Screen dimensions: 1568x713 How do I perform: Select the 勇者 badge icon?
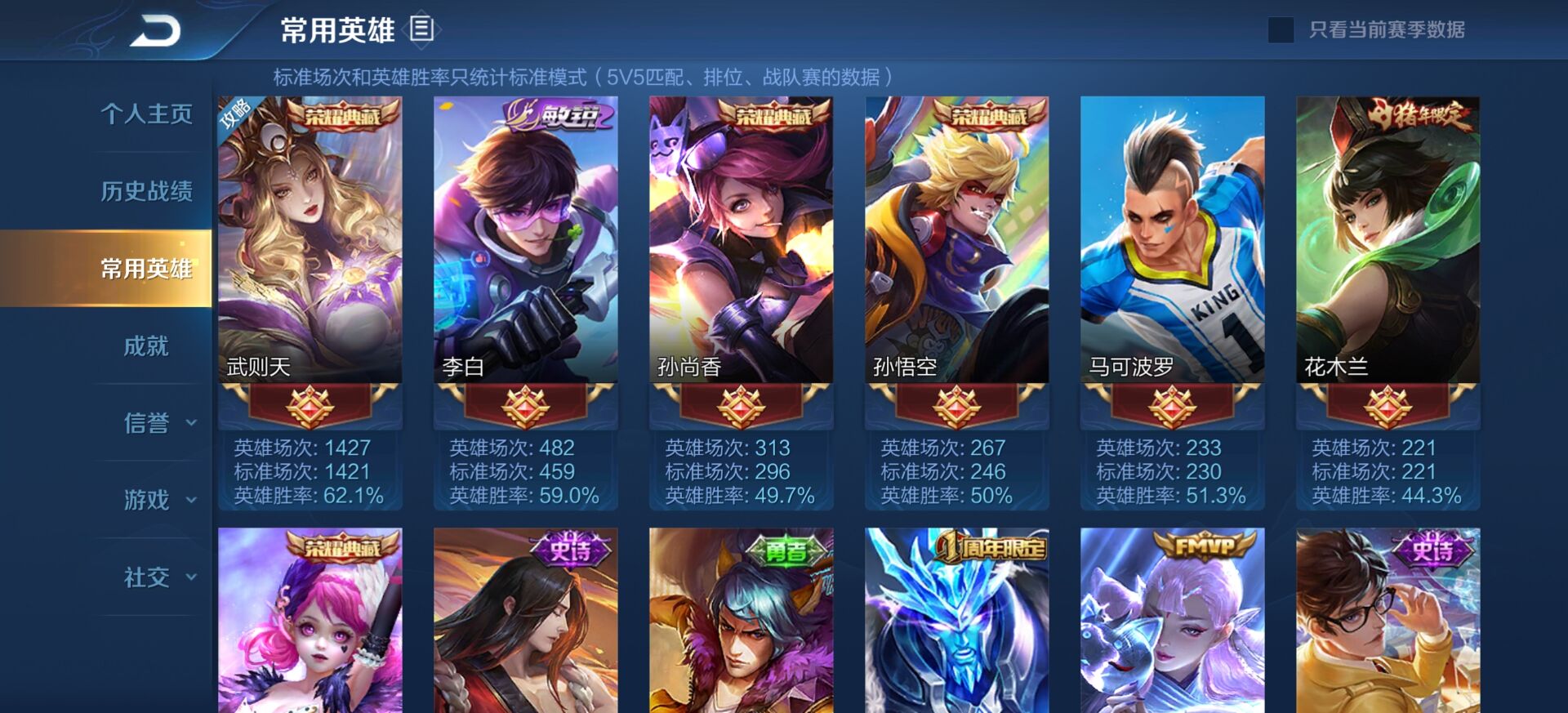[x=786, y=551]
